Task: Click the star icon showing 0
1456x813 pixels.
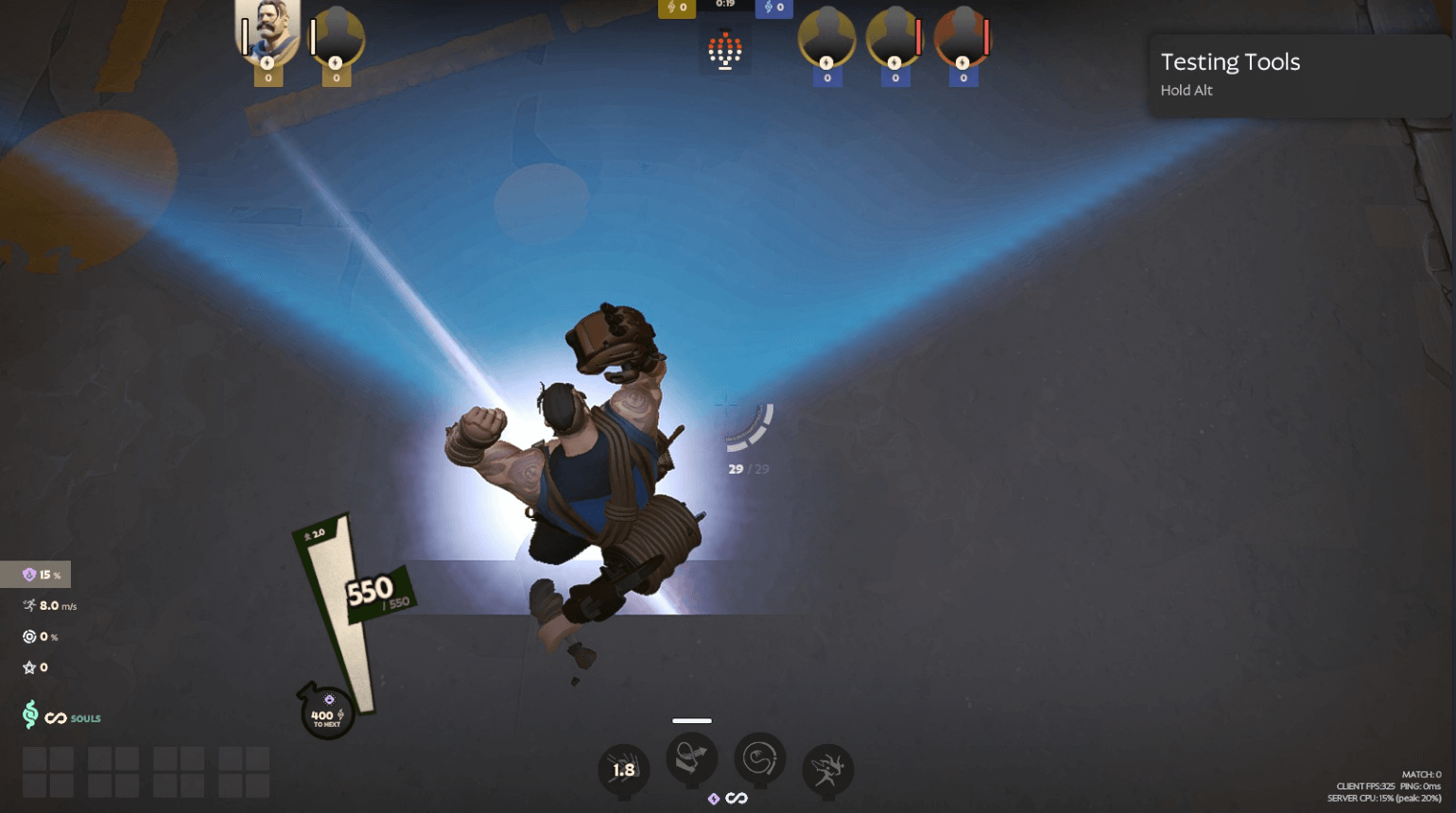Action: point(27,667)
